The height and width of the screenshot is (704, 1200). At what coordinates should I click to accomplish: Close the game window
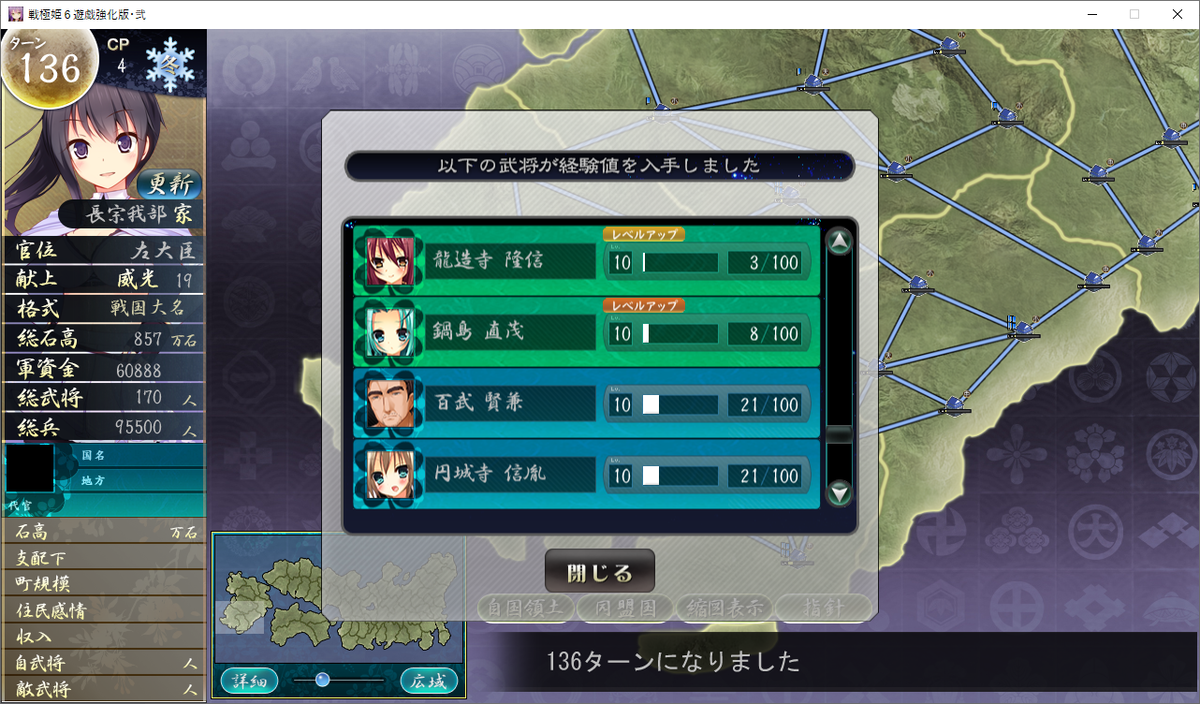pyautogui.click(x=1176, y=14)
